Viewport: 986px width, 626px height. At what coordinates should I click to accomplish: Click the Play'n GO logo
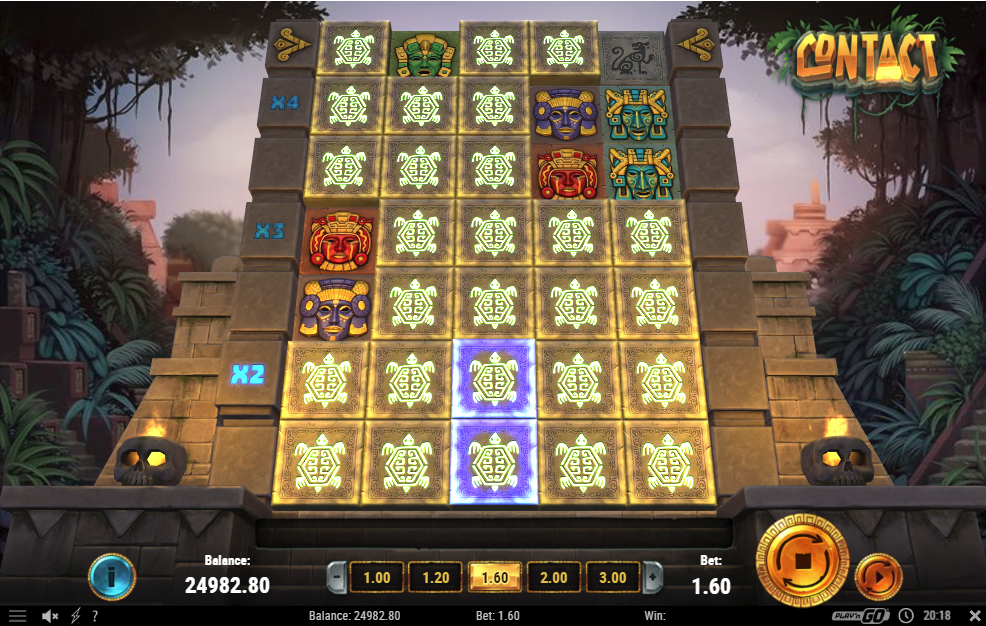[x=861, y=616]
